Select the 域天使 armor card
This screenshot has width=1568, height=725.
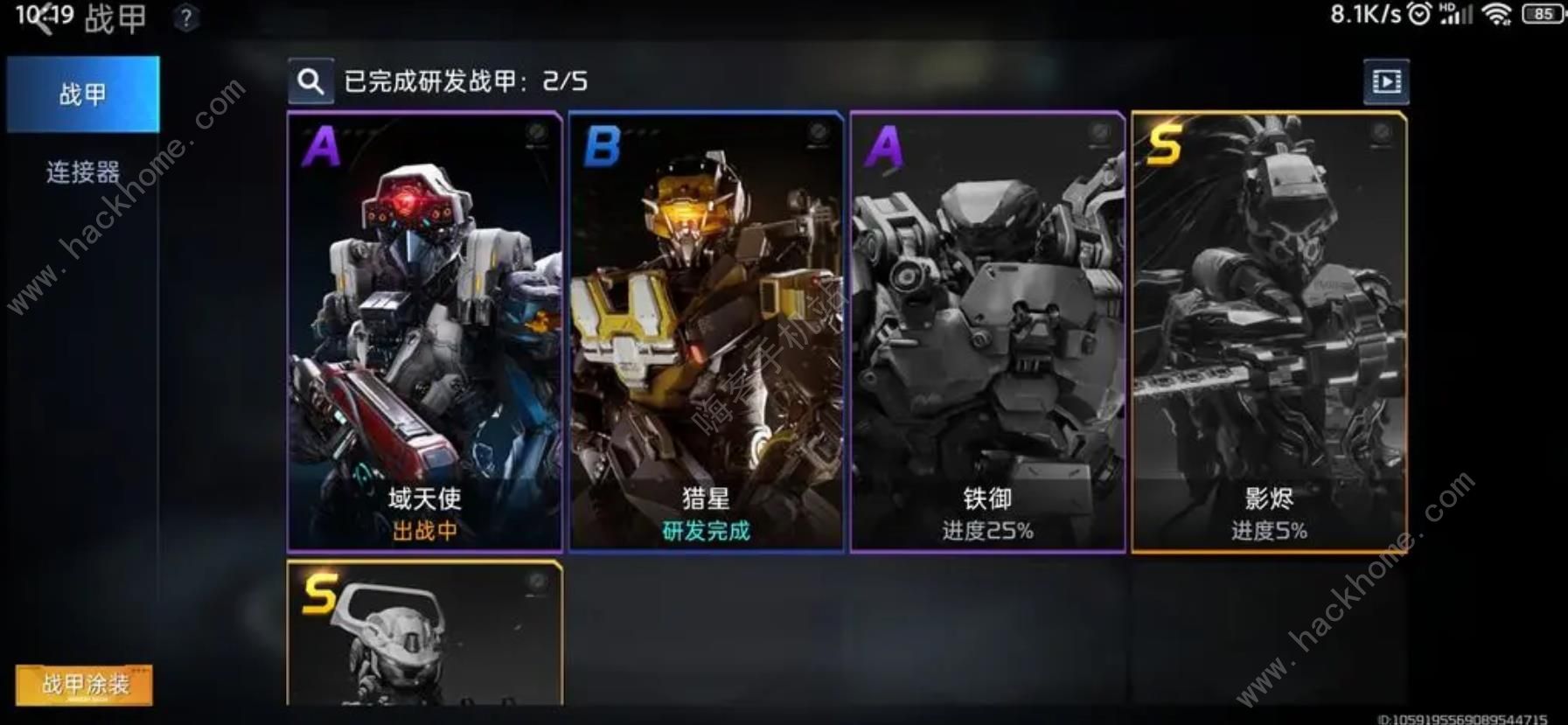(425, 332)
